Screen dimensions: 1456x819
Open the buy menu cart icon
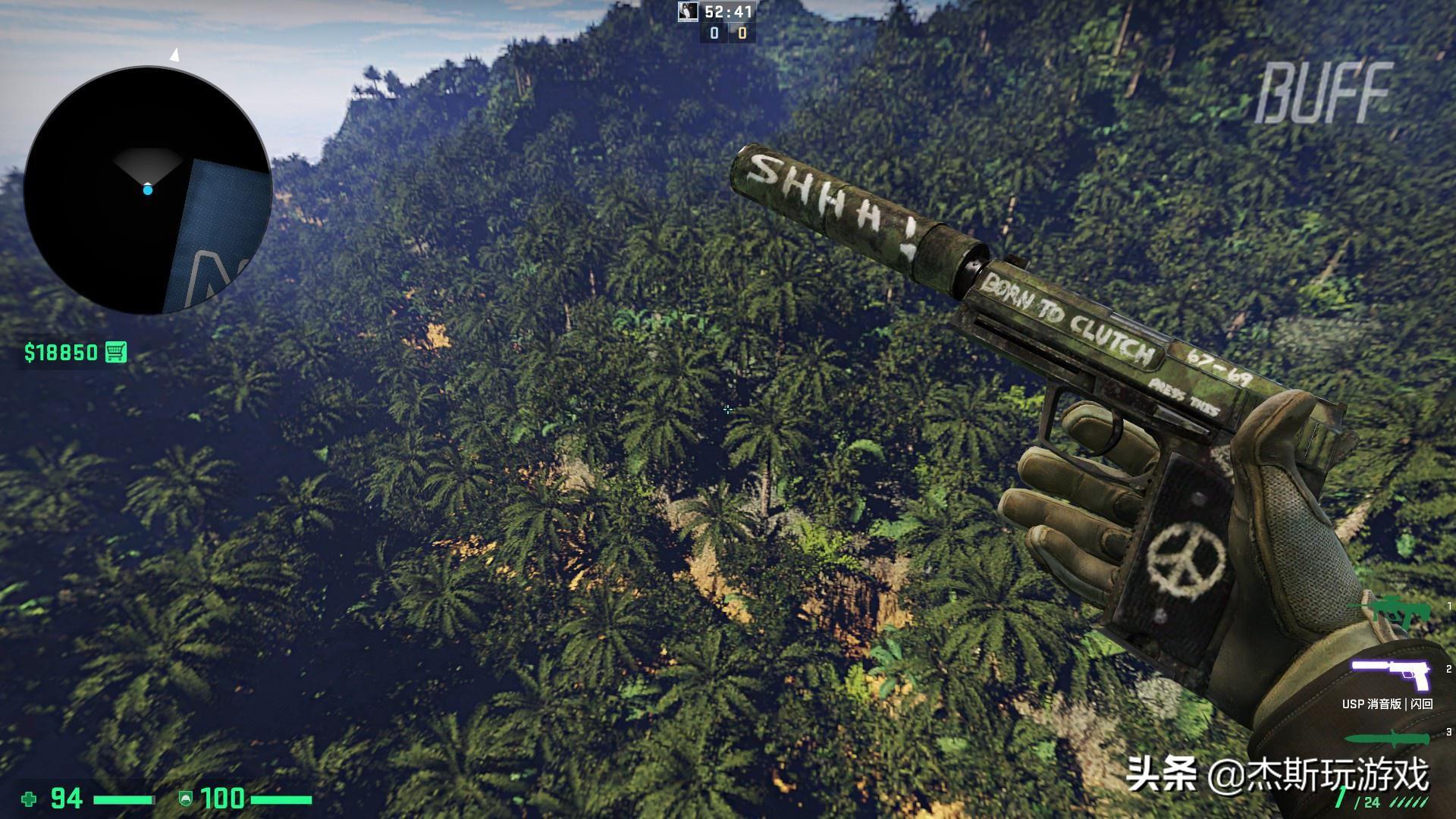[116, 352]
